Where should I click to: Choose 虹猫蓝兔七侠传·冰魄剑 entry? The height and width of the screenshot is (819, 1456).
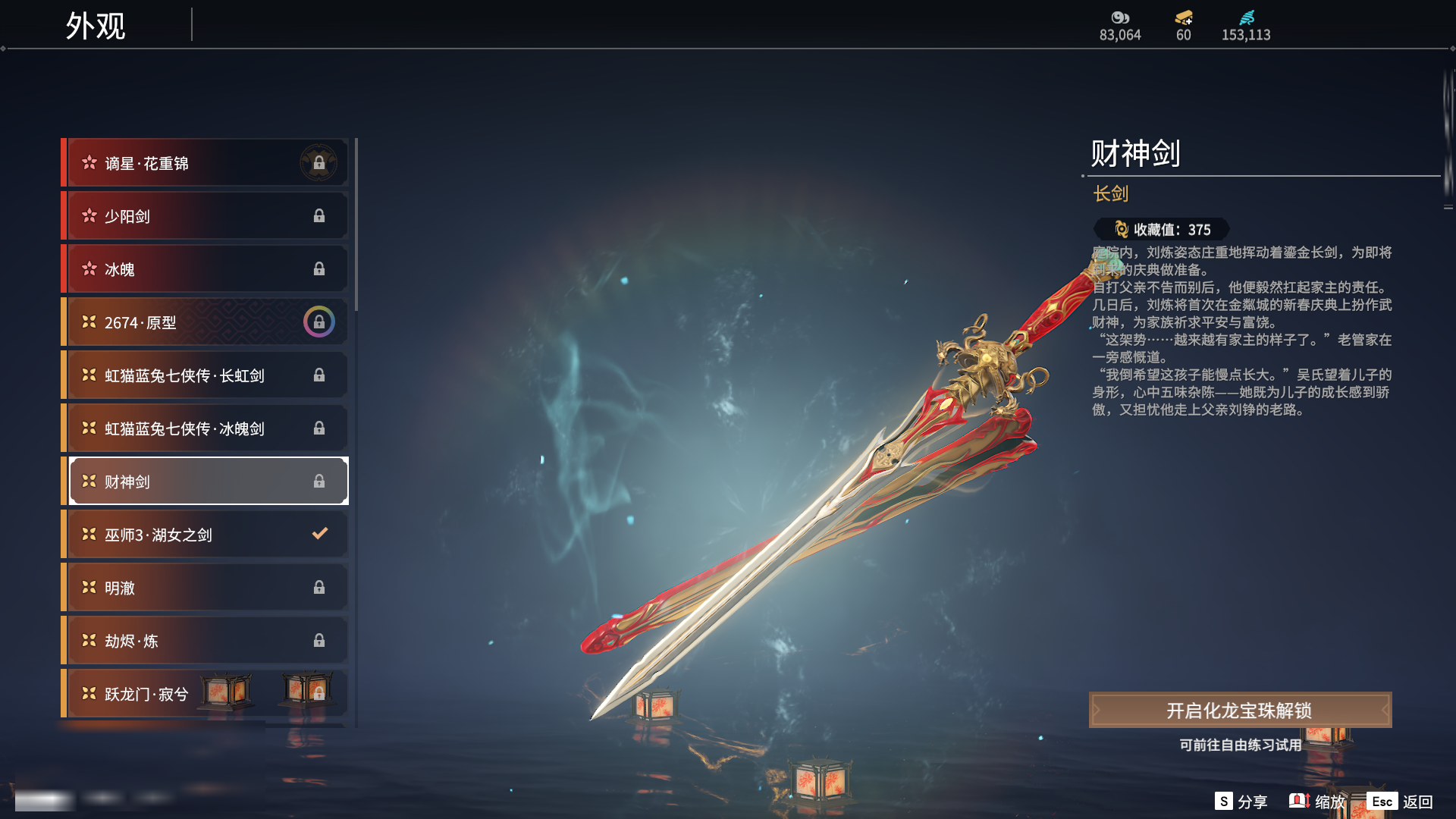click(206, 428)
